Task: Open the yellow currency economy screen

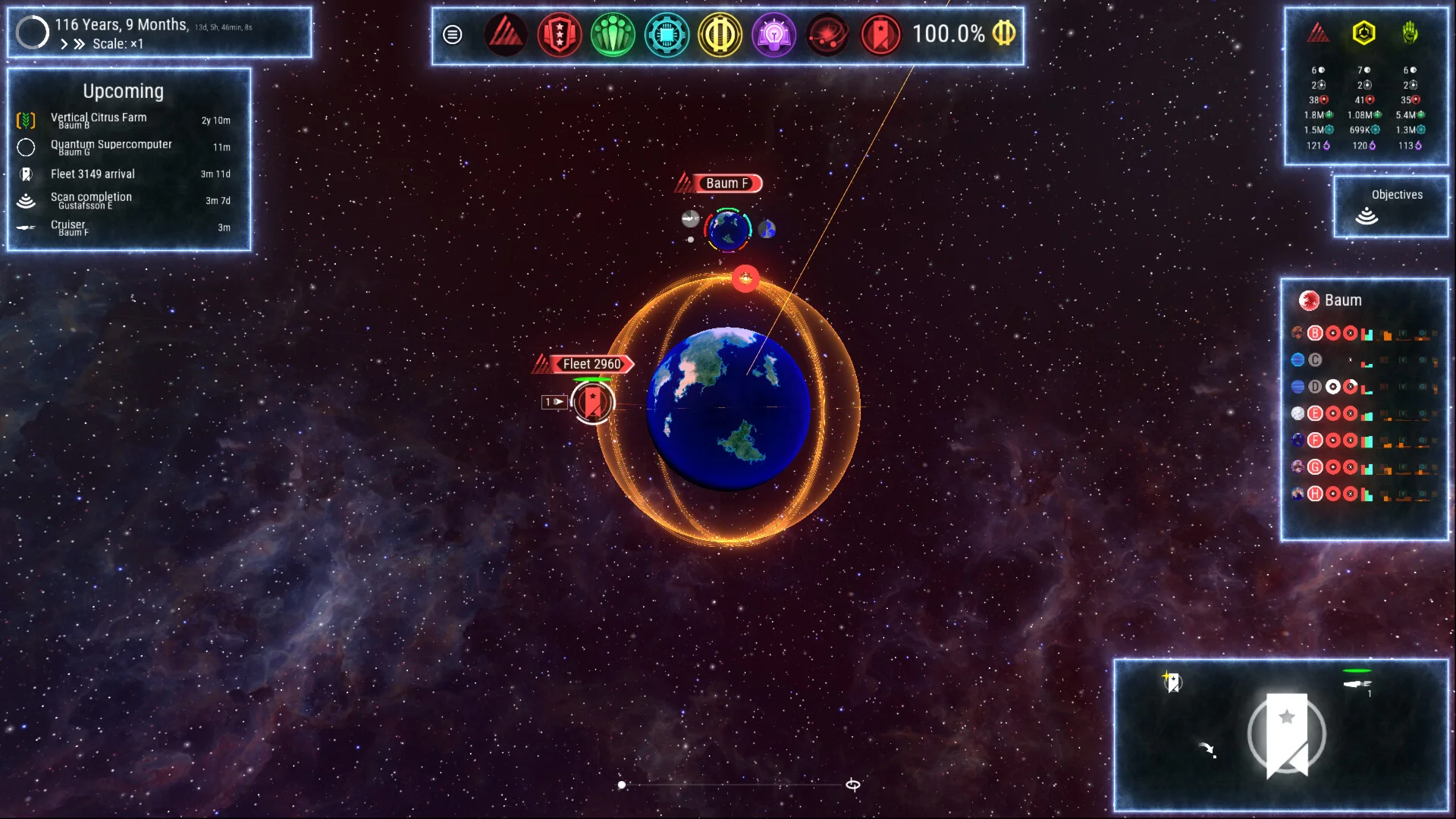Action: (720, 35)
